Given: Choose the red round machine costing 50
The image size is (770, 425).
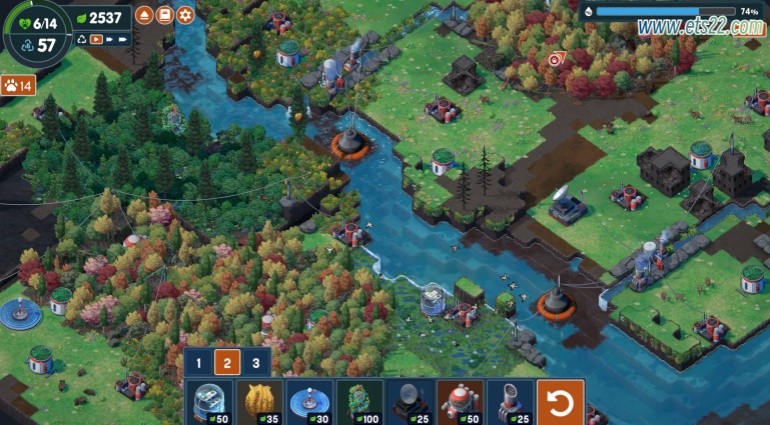Looking at the screenshot, I should [x=460, y=402].
